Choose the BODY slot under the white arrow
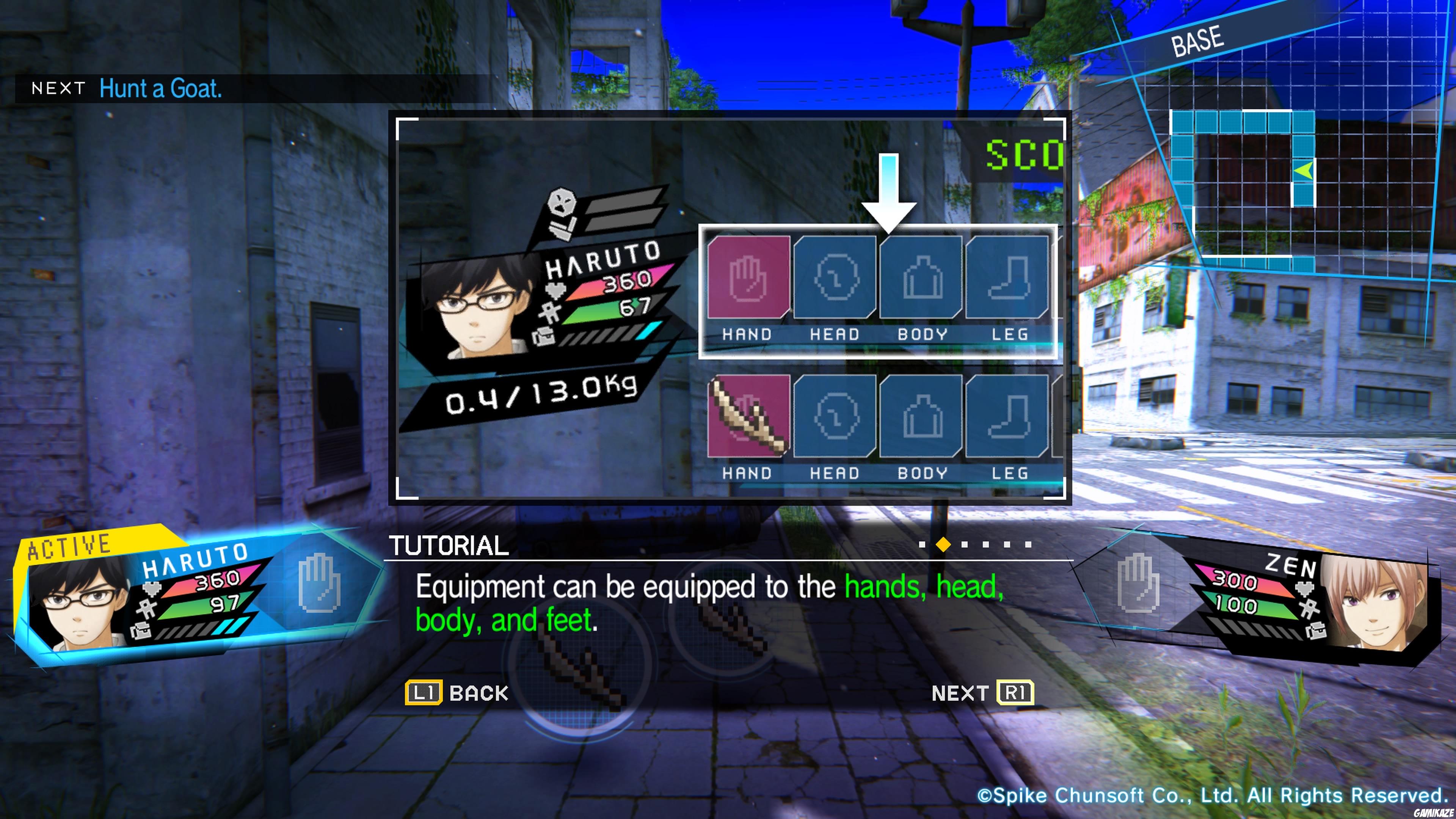1456x819 pixels. pyautogui.click(x=921, y=277)
